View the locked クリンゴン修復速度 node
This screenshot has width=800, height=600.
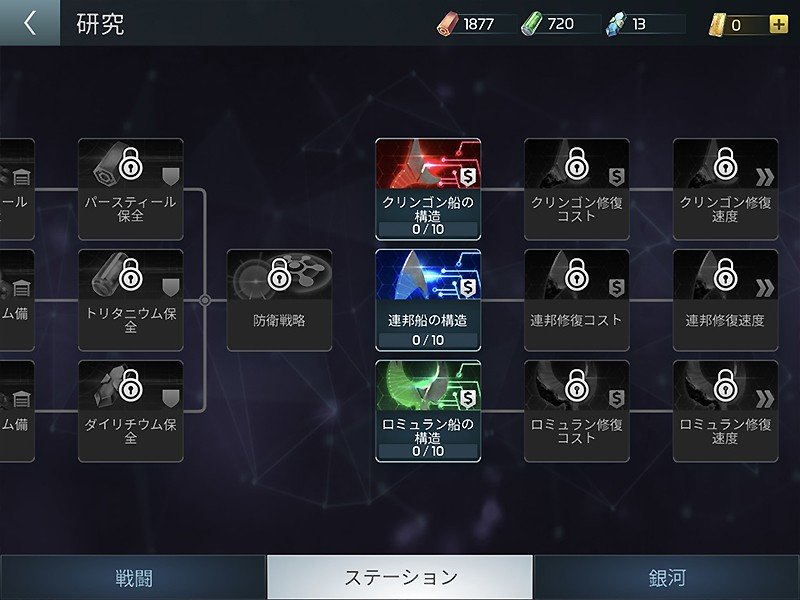(x=725, y=189)
